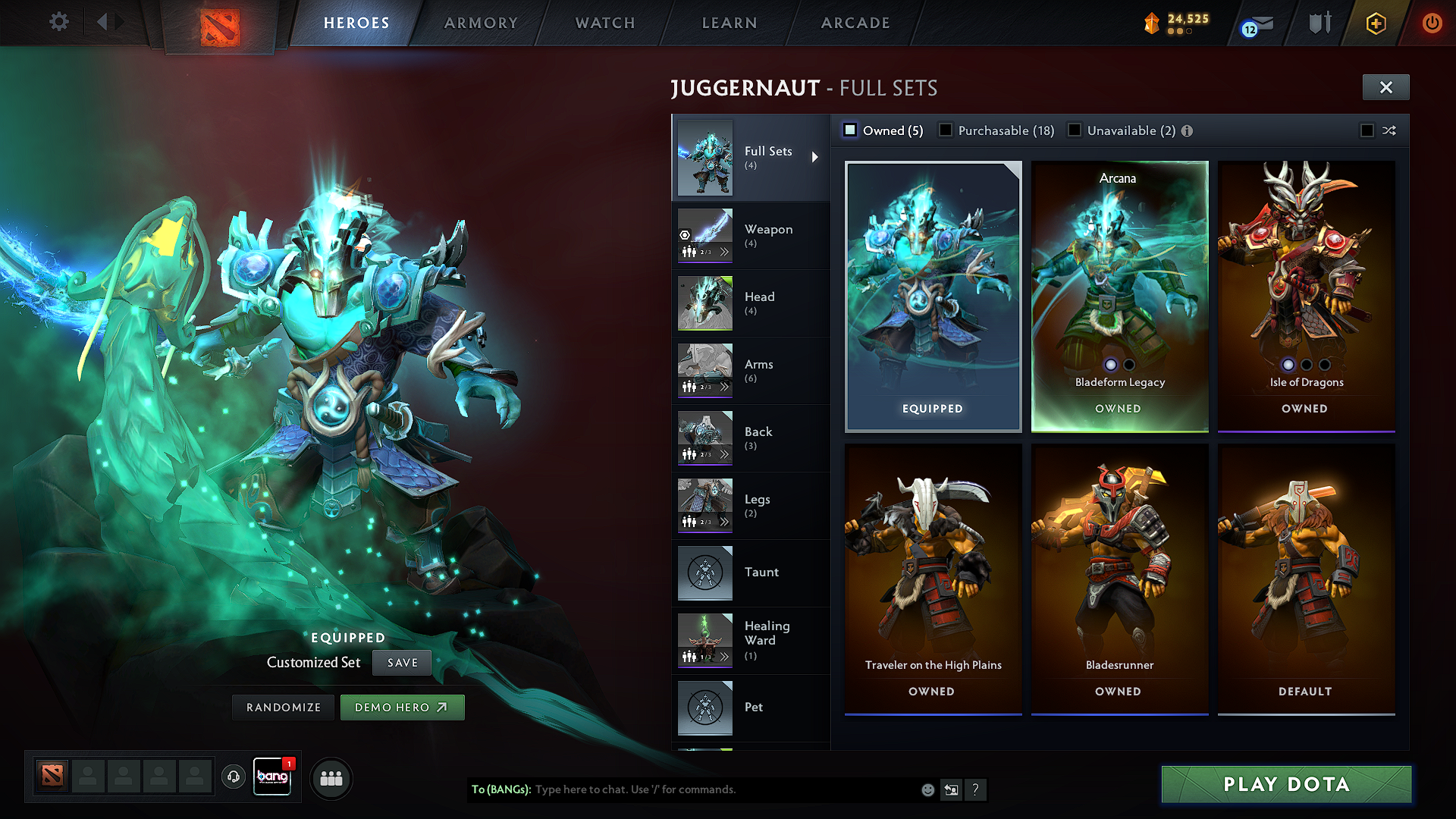Open the emoticon picker beside the chat bar
The image size is (1456, 819).
click(x=927, y=789)
